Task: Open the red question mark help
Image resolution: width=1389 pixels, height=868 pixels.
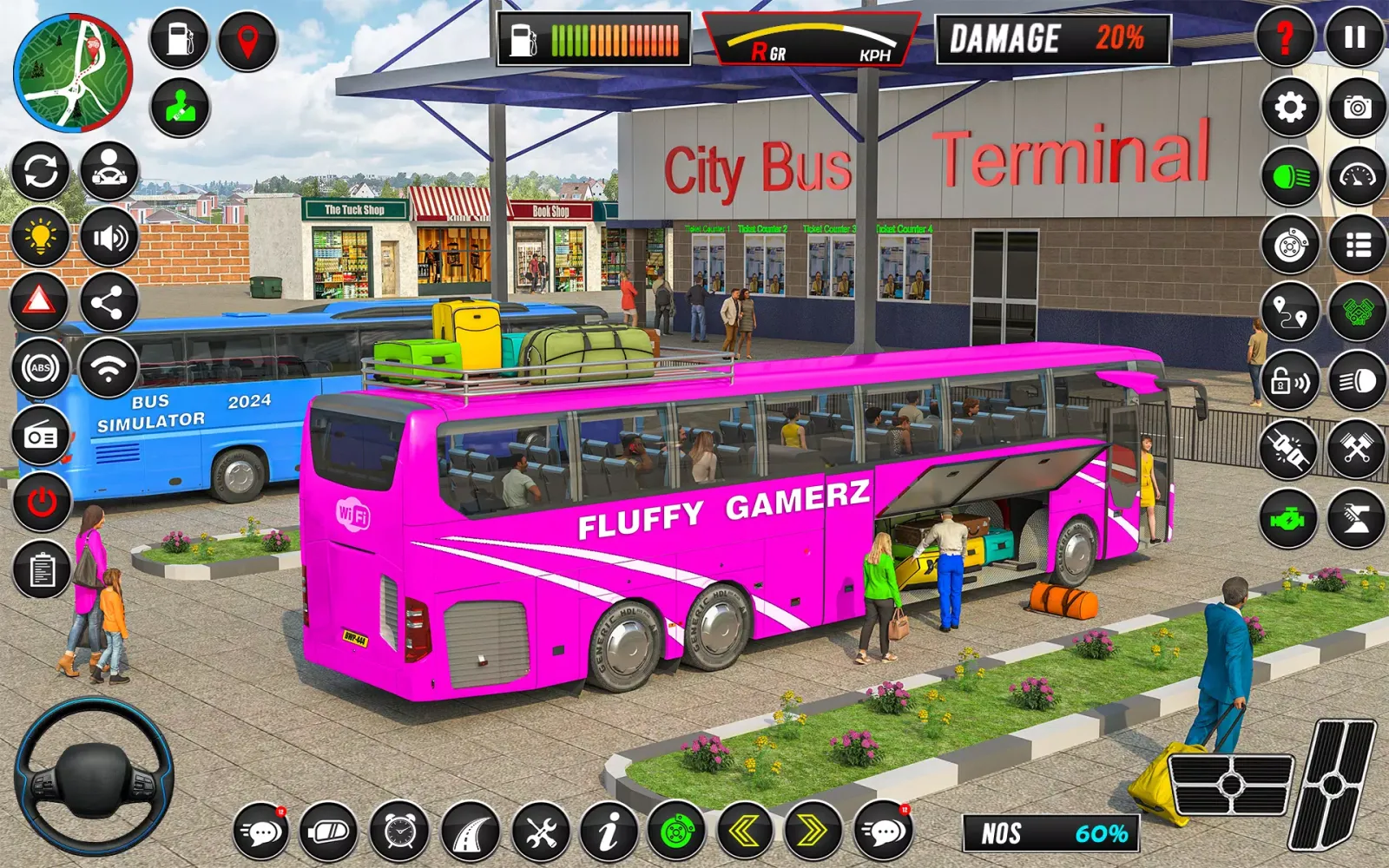Action: pos(1286,37)
